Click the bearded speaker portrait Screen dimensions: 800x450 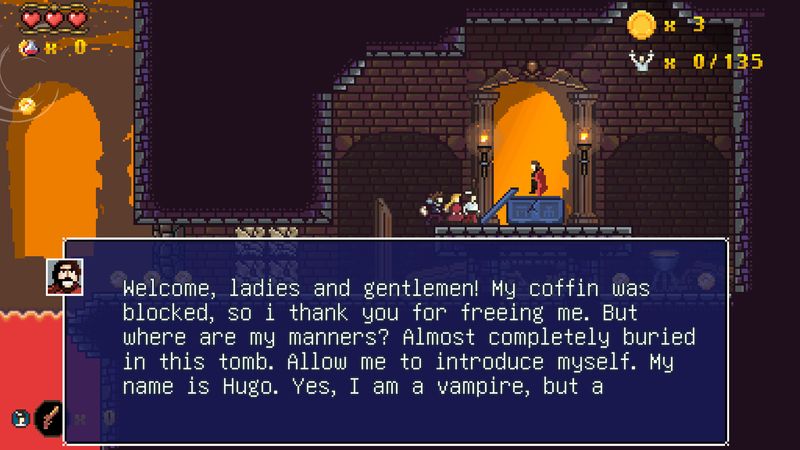click(64, 277)
